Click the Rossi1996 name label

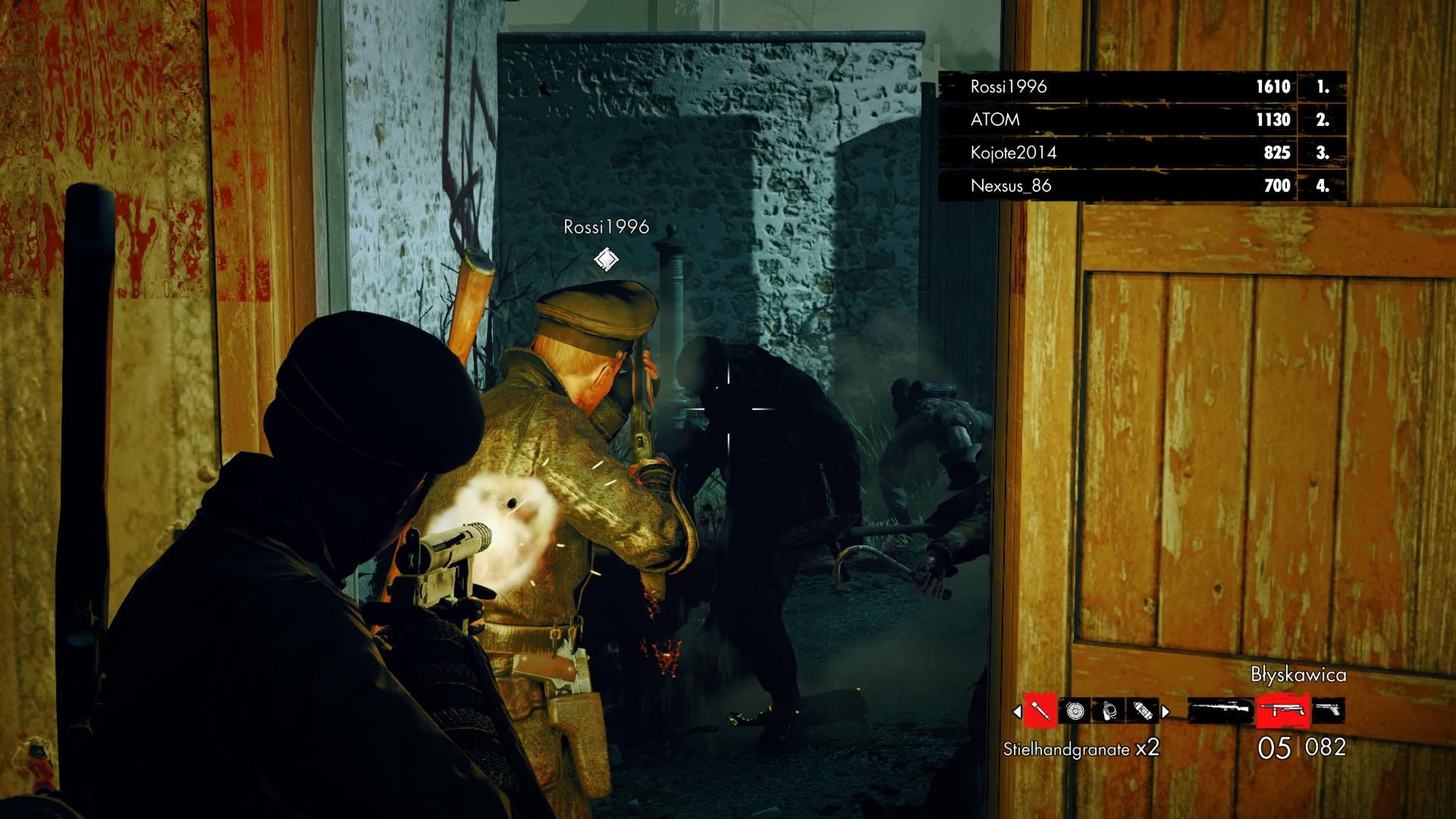click(605, 226)
